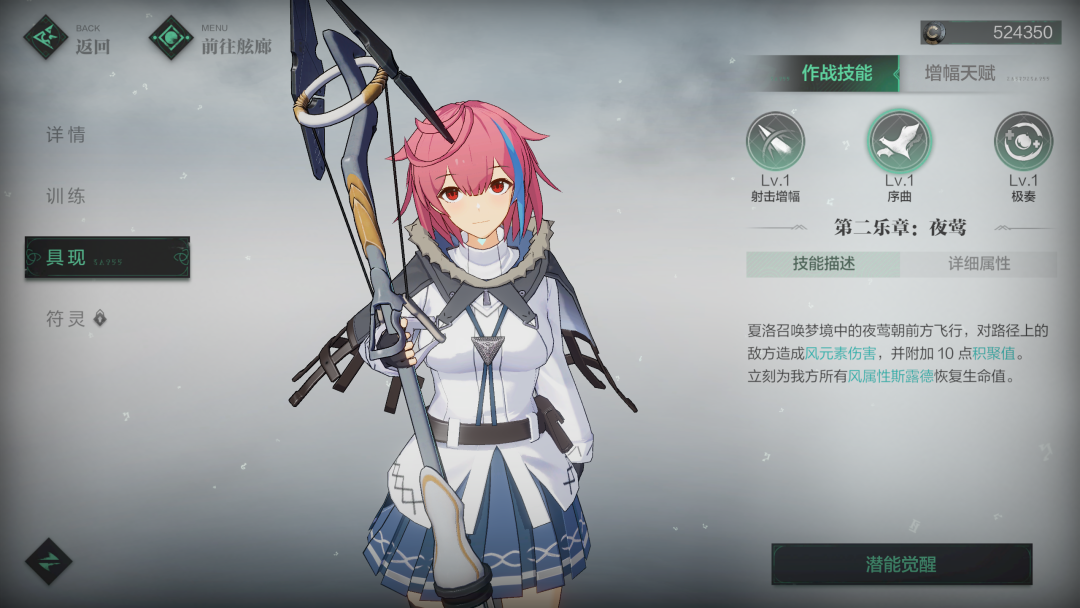The width and height of the screenshot is (1080, 608).
Task: Select the 训练 training menu entry
Action: (x=66, y=196)
